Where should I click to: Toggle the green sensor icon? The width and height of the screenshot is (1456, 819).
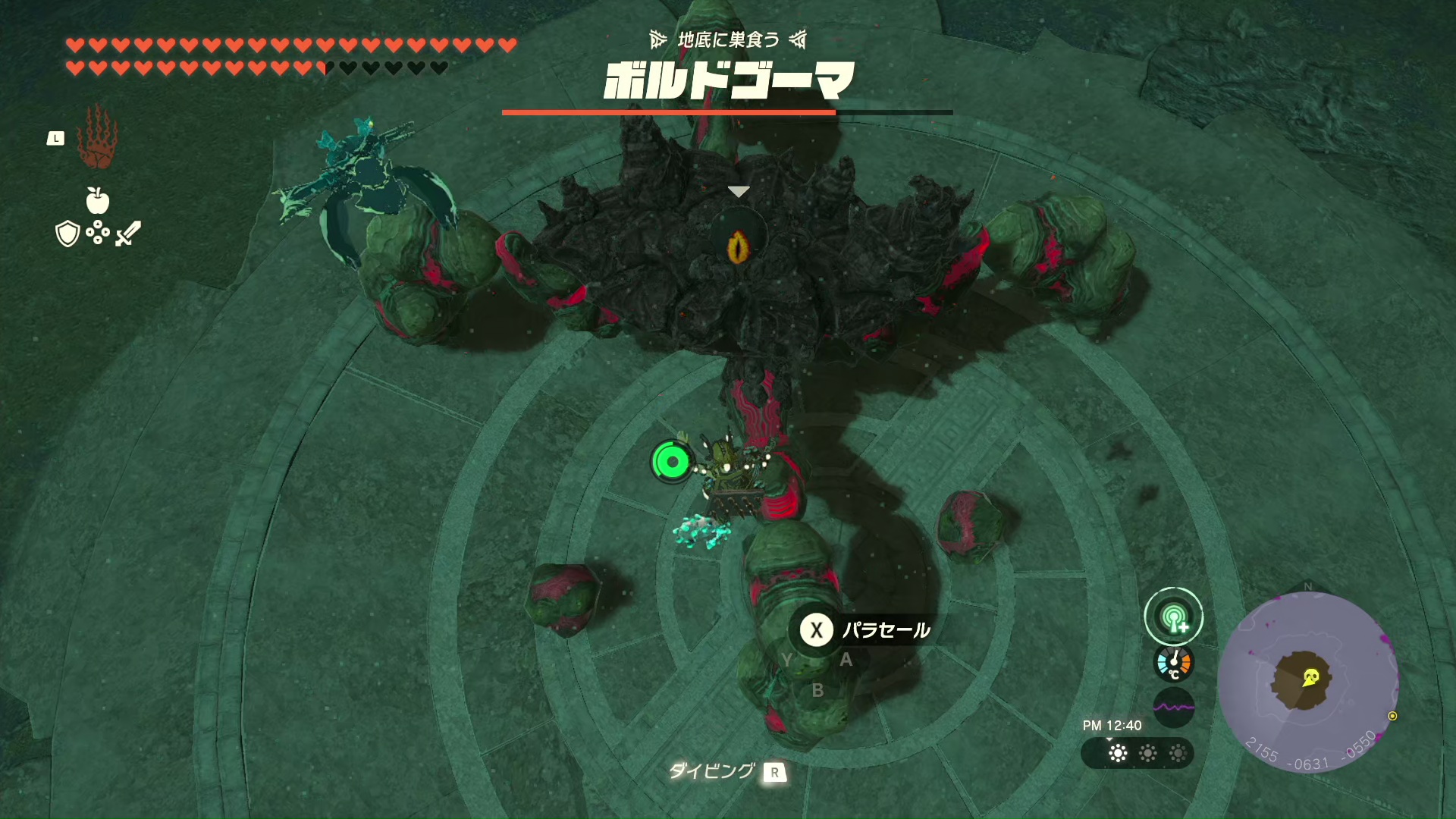[x=1173, y=617]
